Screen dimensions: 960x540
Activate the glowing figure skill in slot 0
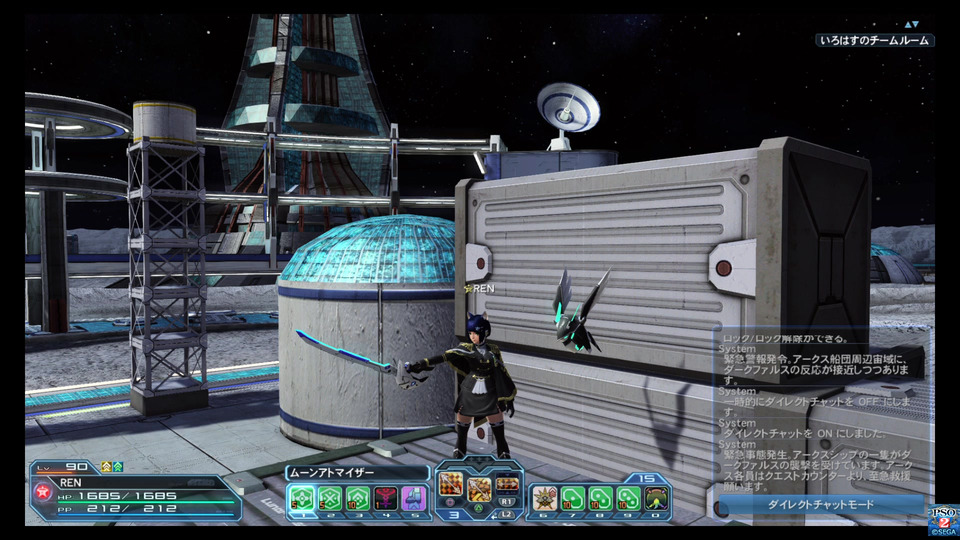(656, 498)
